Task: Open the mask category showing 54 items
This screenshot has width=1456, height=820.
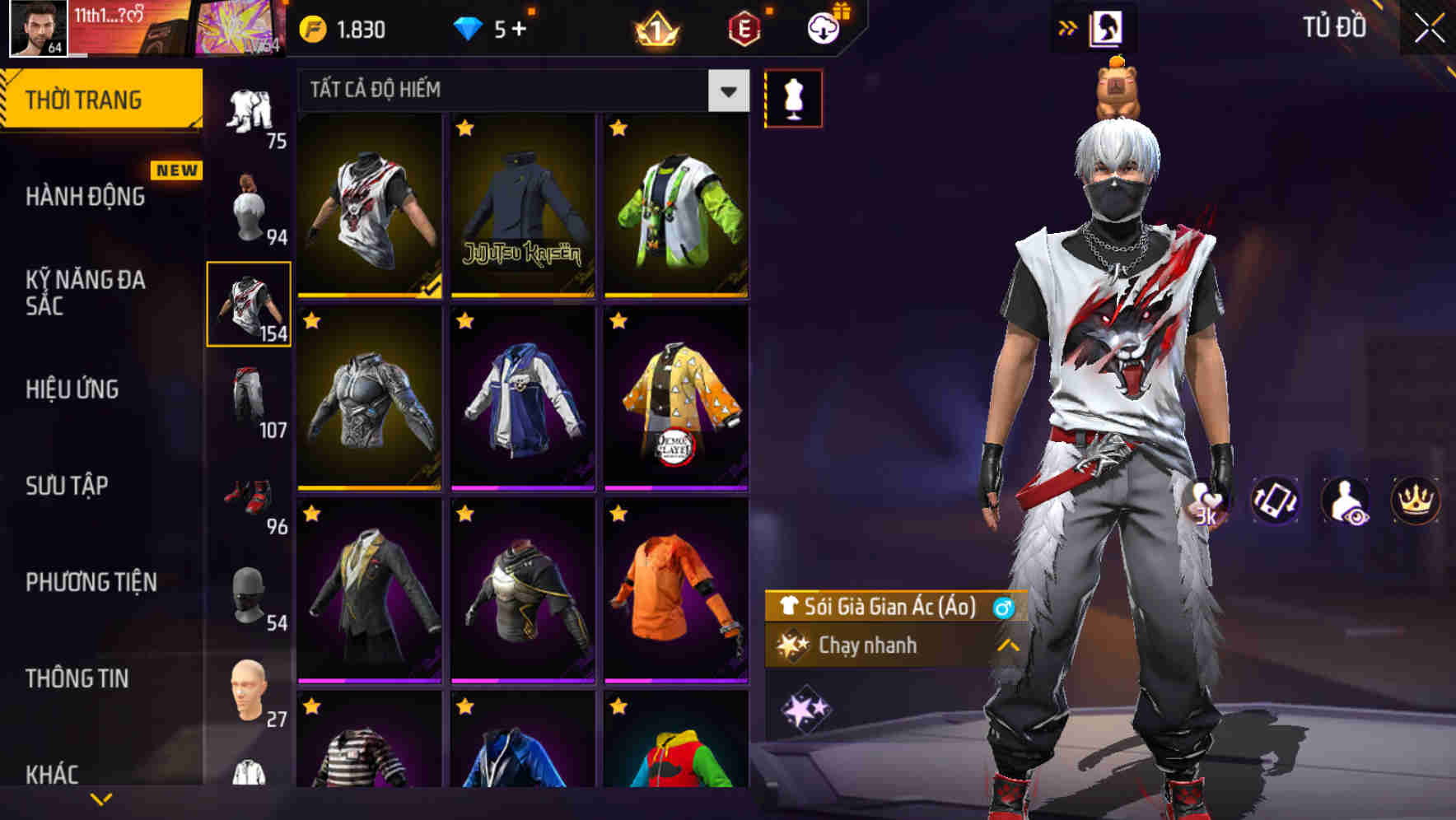Action: click(x=250, y=599)
